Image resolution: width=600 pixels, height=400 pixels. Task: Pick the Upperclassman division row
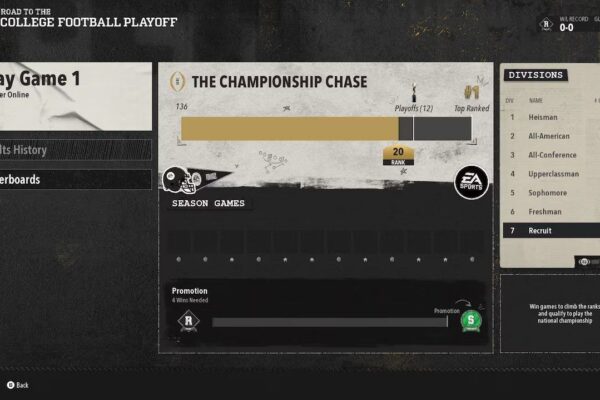[551, 174]
